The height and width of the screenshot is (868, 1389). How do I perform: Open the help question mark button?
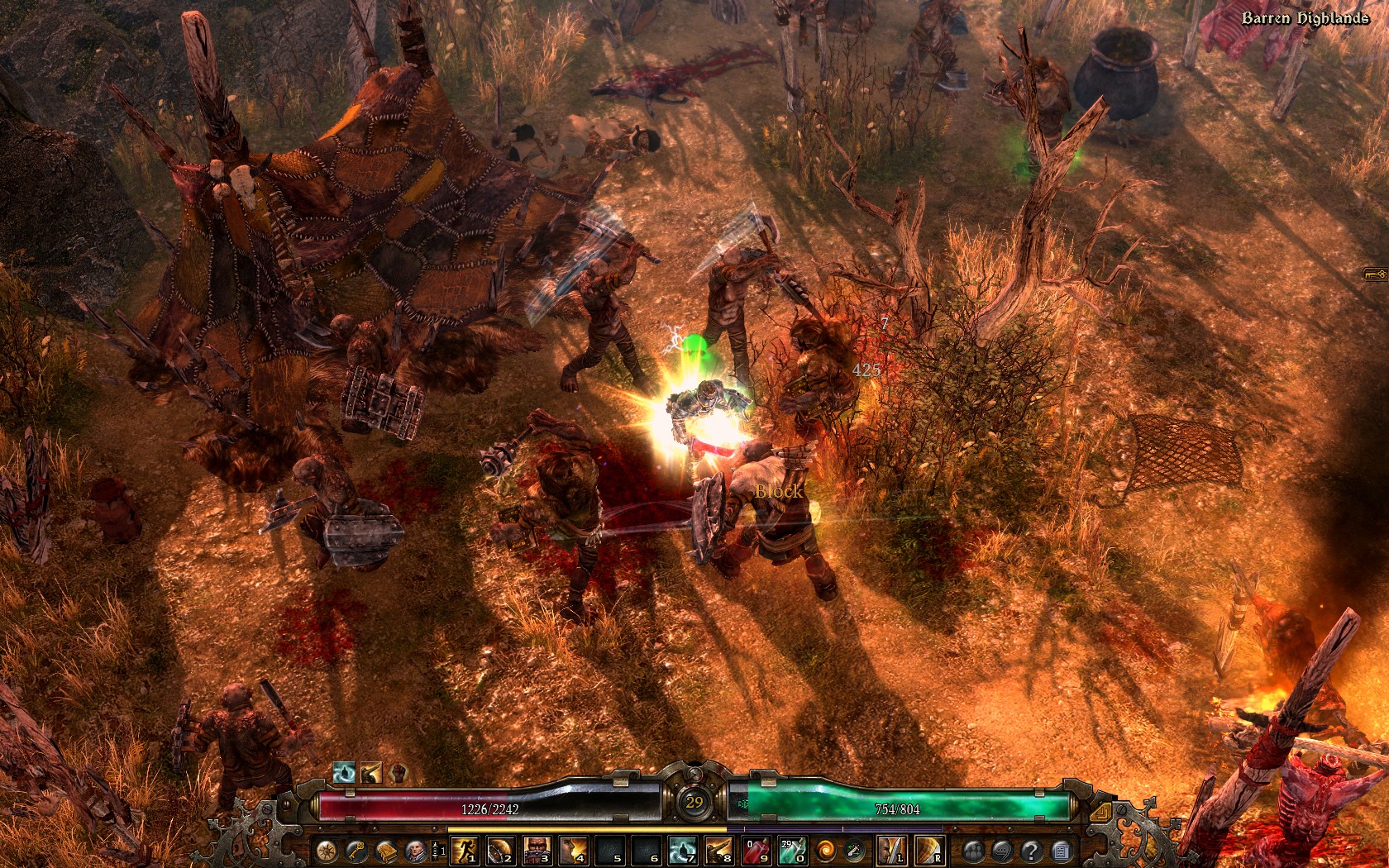(1031, 851)
